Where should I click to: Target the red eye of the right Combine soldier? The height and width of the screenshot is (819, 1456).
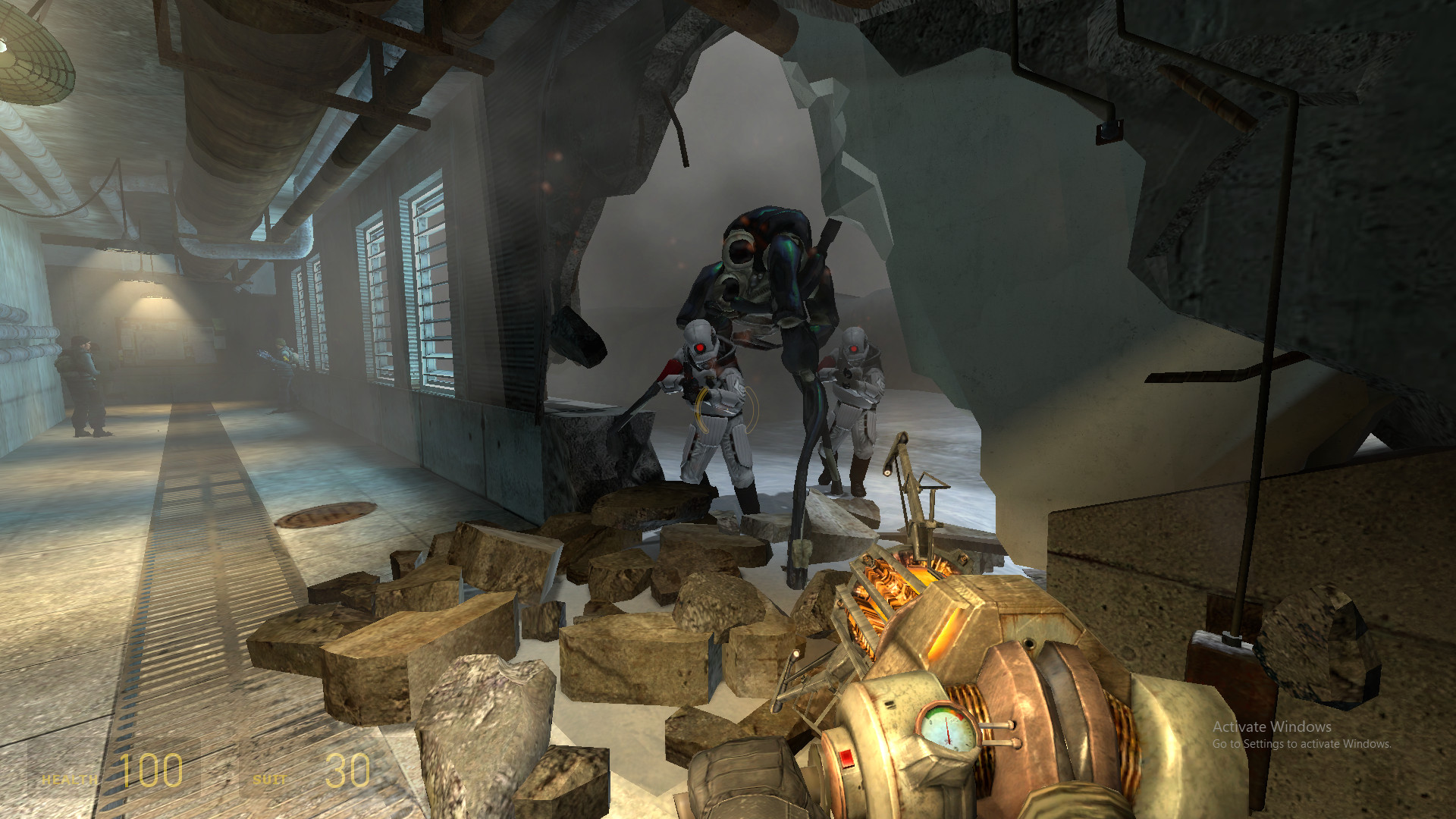853,348
